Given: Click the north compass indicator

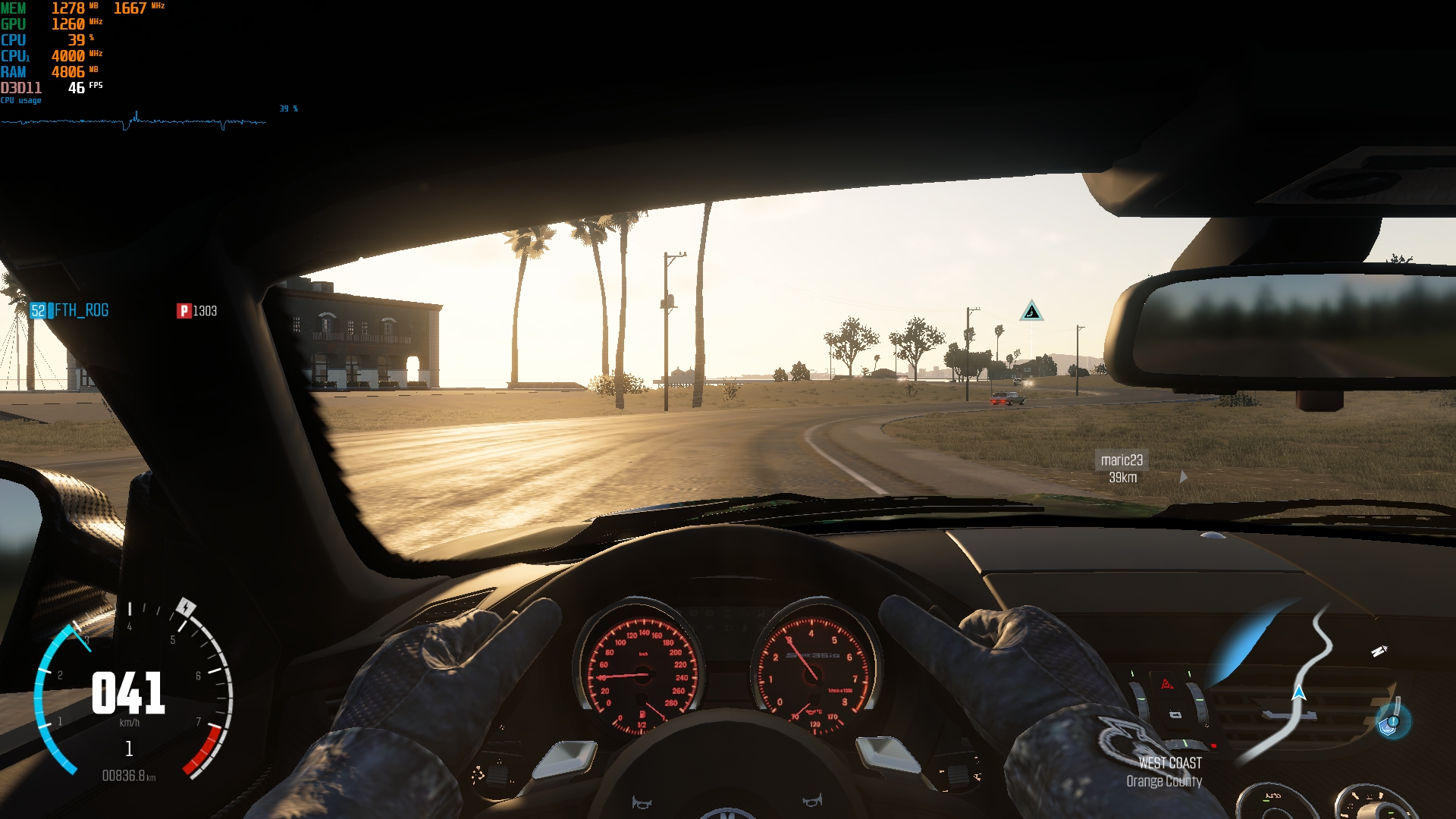Looking at the screenshot, I should tap(1379, 651).
